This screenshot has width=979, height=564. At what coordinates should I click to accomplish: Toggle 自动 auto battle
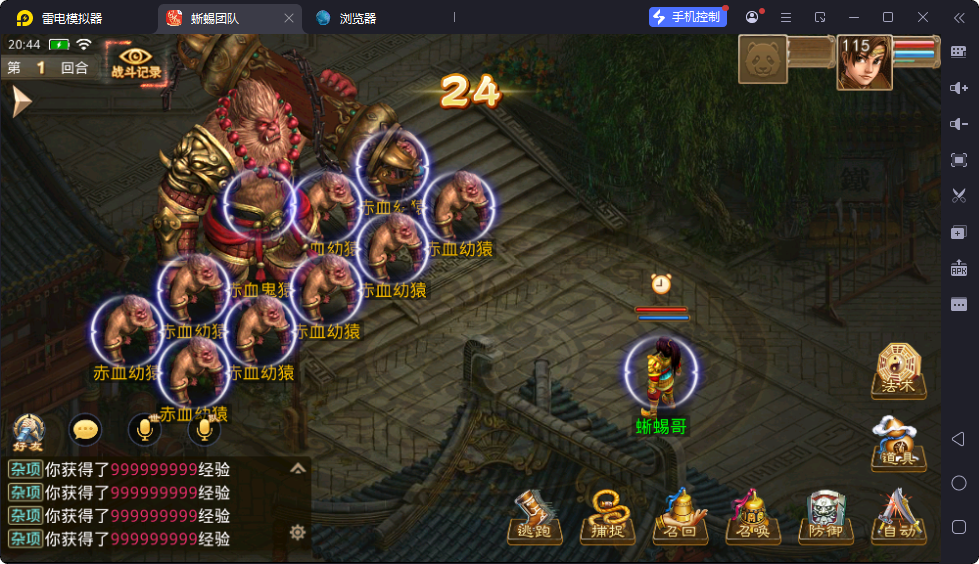click(x=897, y=517)
